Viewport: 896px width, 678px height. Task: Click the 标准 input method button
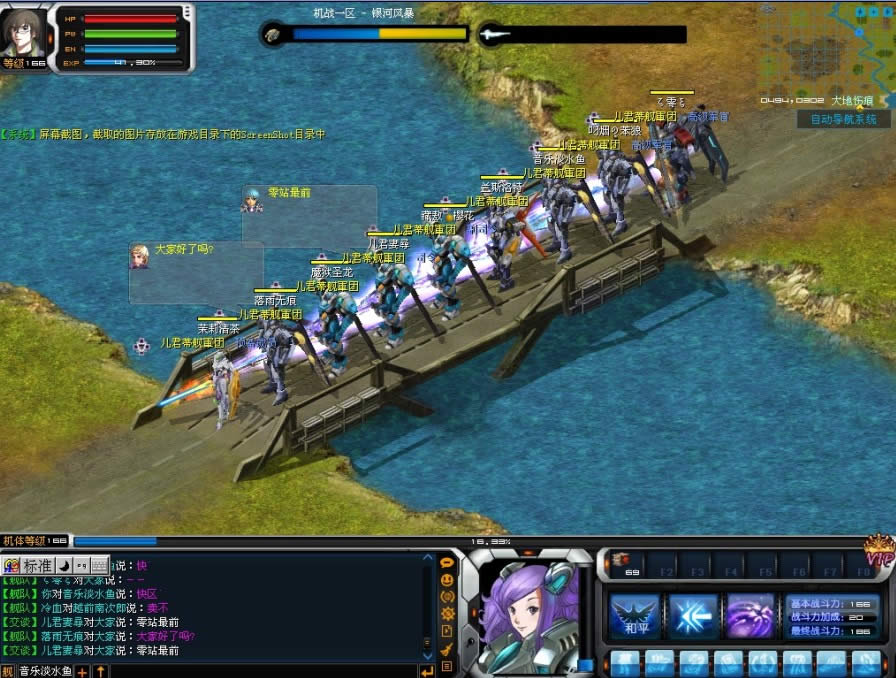[x=36, y=565]
